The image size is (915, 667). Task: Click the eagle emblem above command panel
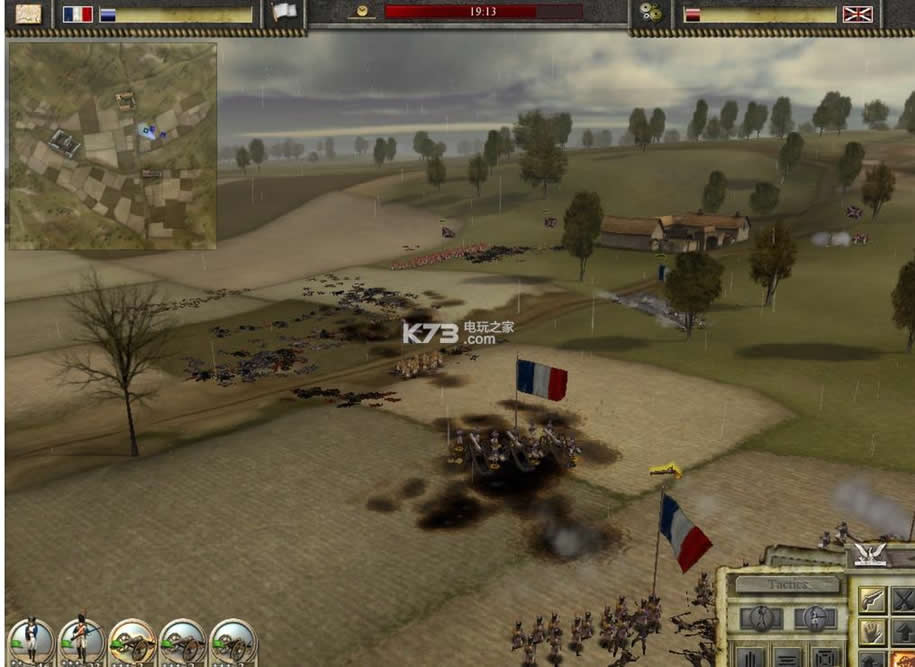(871, 555)
